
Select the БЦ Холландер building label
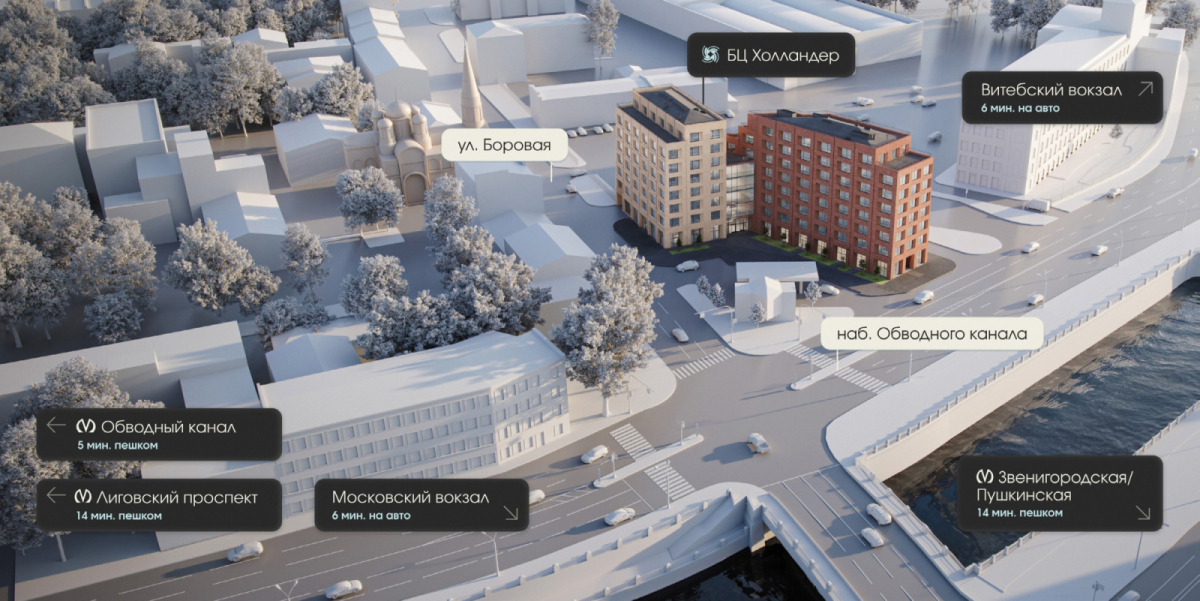(x=770, y=54)
